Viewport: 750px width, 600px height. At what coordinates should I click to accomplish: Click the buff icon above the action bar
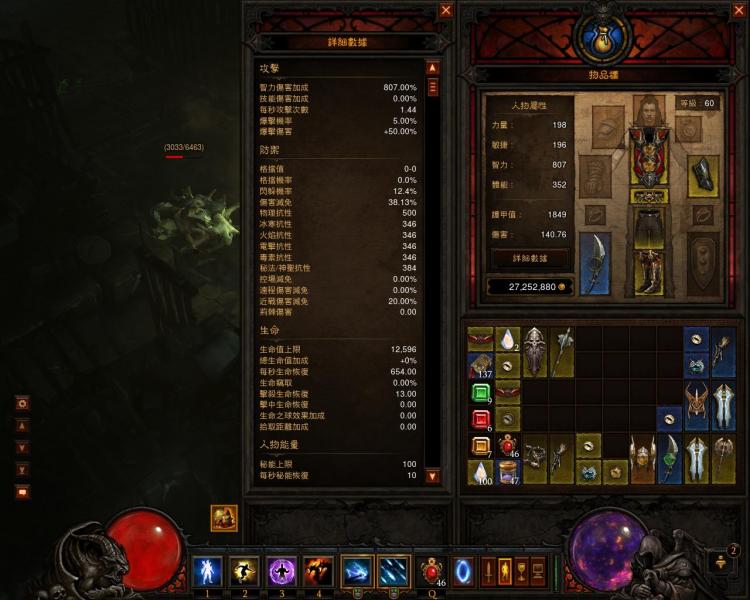(x=224, y=518)
